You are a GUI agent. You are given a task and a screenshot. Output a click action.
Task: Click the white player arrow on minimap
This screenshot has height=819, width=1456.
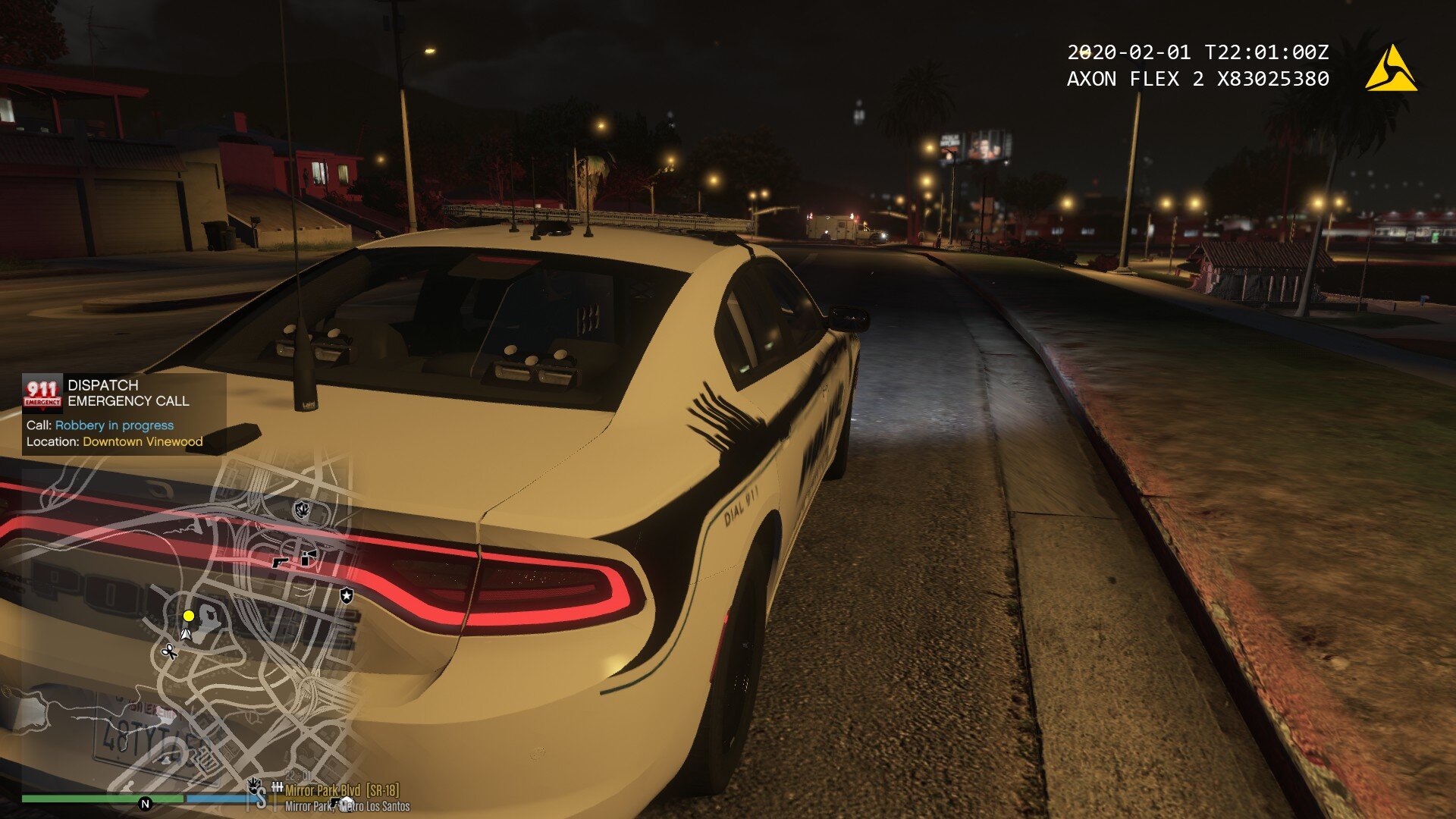point(186,632)
